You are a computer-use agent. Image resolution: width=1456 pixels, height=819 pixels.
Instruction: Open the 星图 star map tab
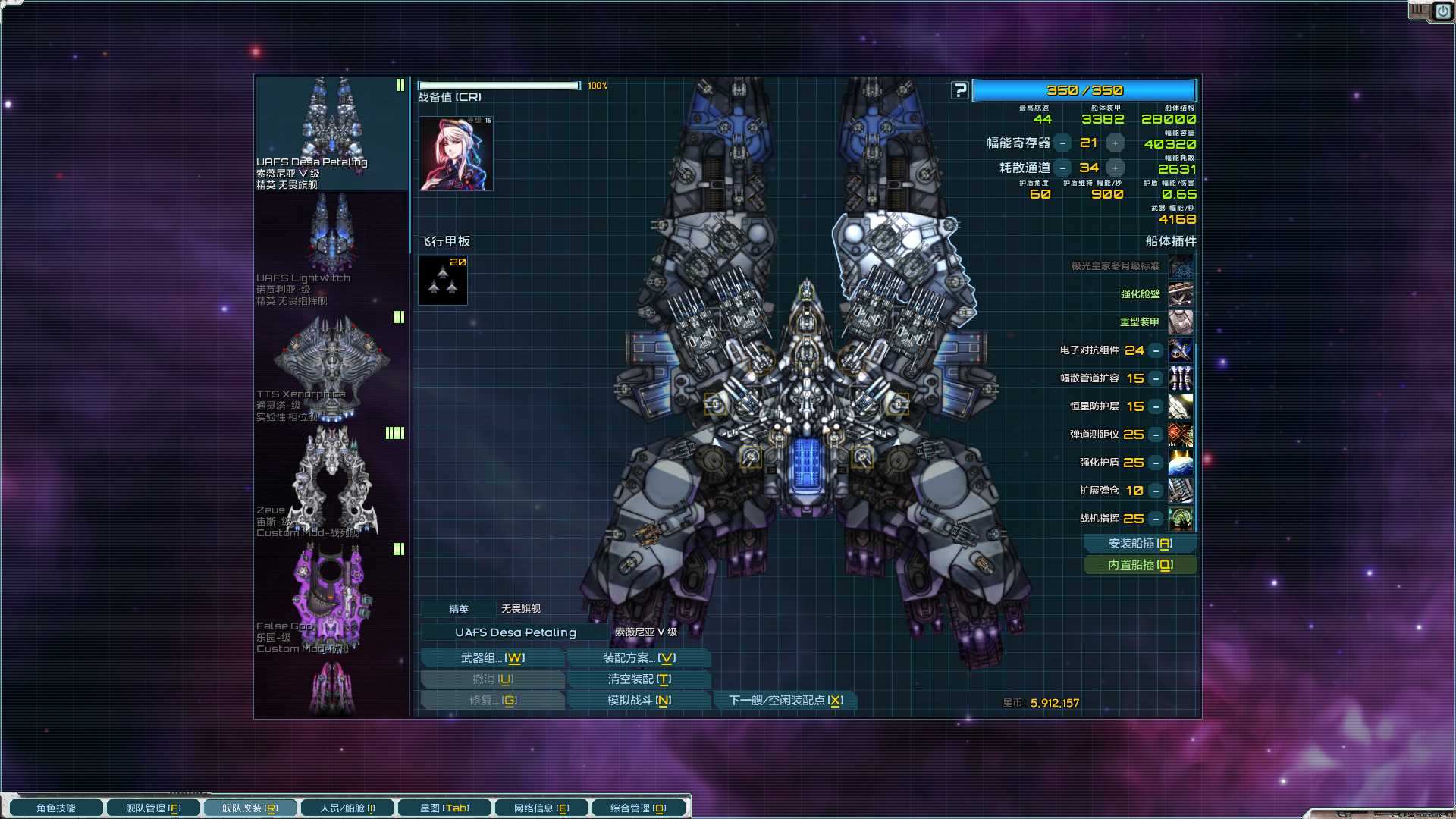point(444,808)
